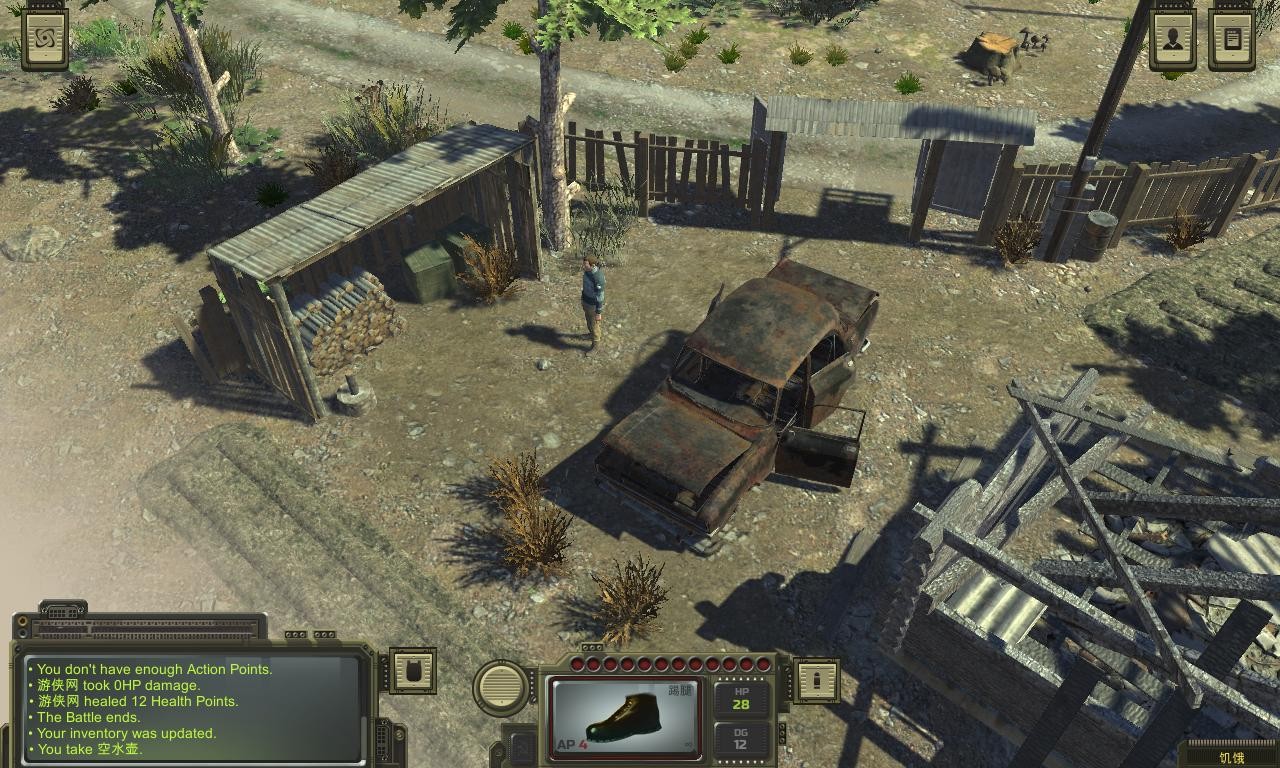Open the backpack inventory button
The height and width of the screenshot is (768, 1280).
412,670
